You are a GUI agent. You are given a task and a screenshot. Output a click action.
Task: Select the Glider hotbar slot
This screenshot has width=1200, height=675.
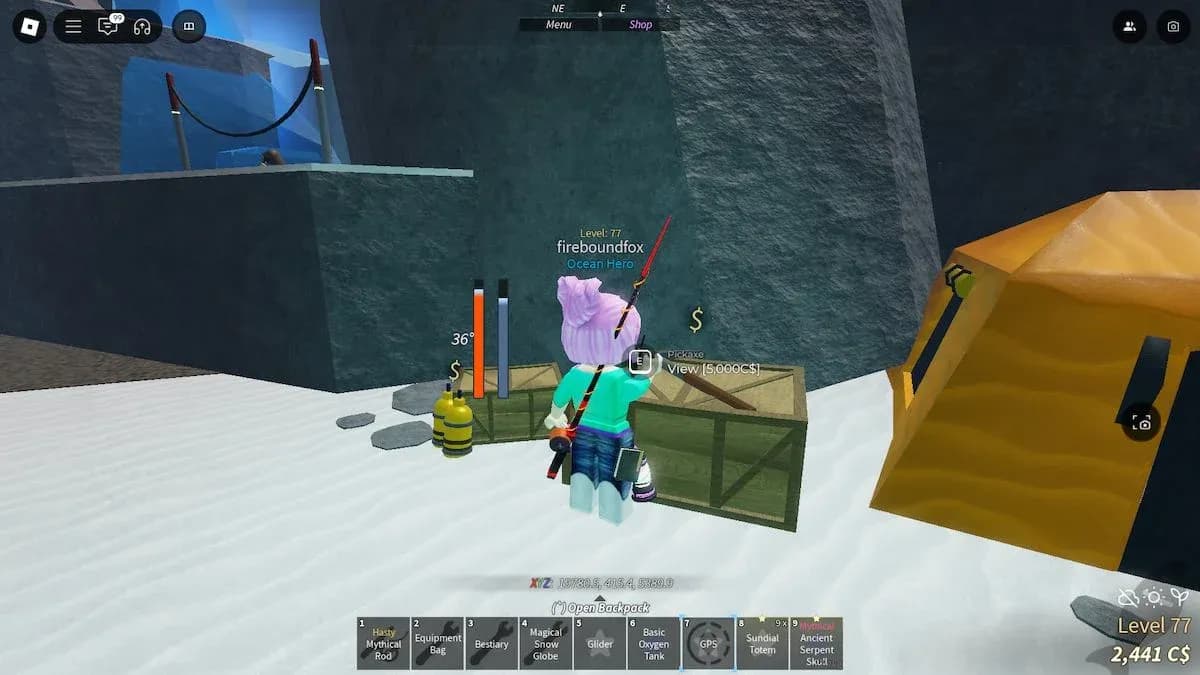(600, 643)
